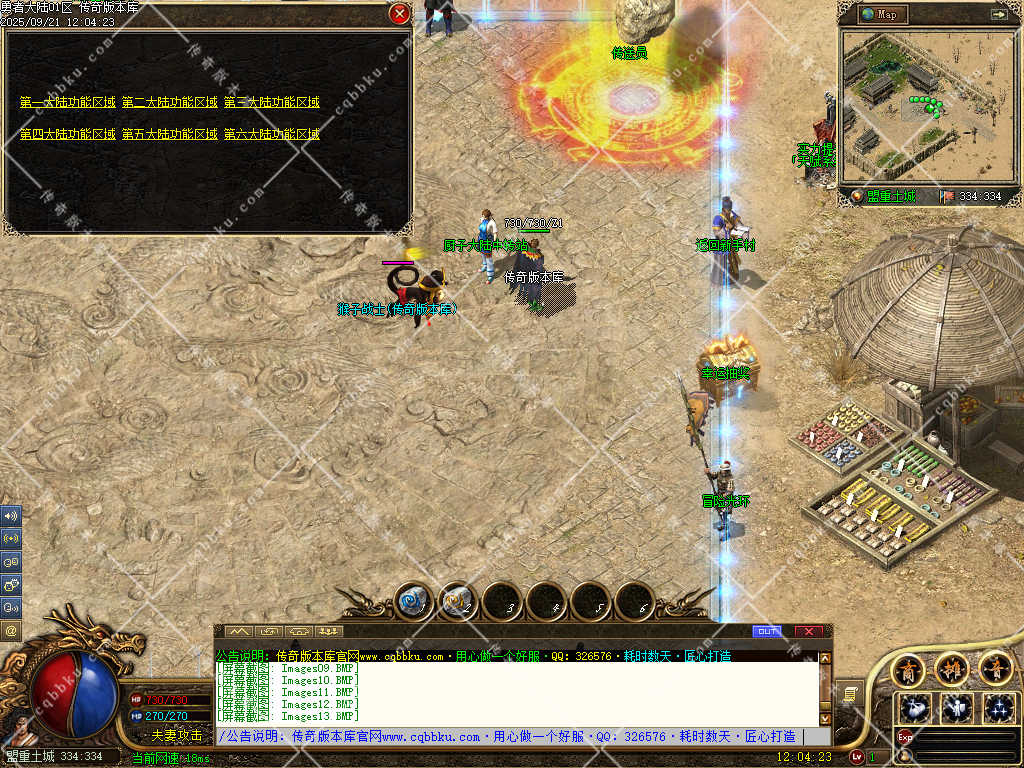Close the NPC dialog with red X
This screenshot has height=768, width=1024.
pos(399,14)
